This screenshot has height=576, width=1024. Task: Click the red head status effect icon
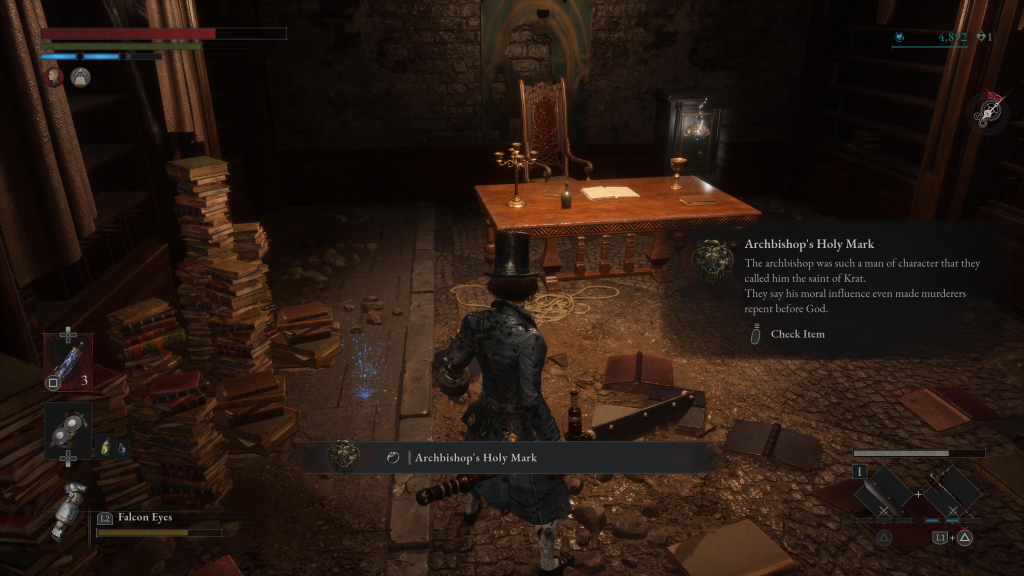[x=55, y=77]
